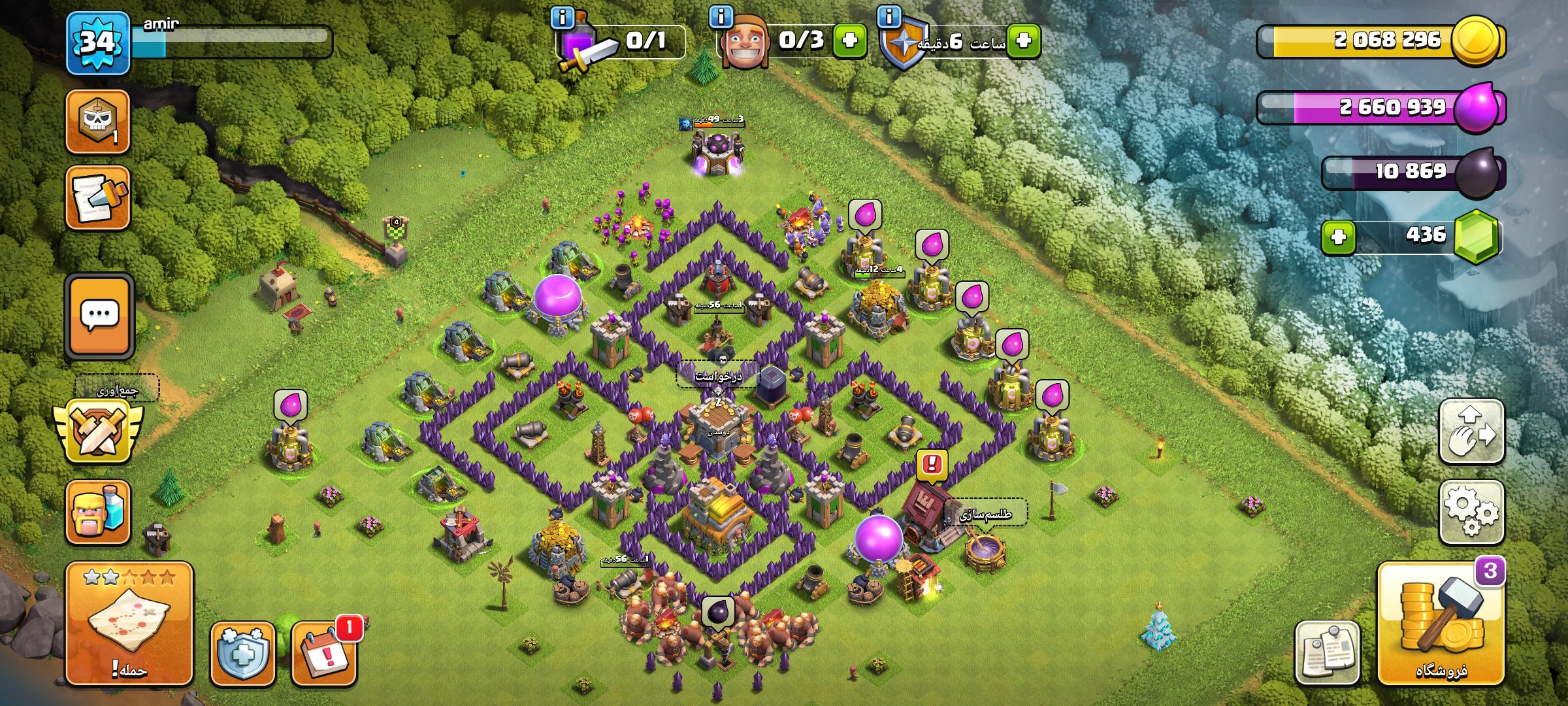Tap the attack (حمله) map button
1568x706 pixels.
(x=129, y=624)
